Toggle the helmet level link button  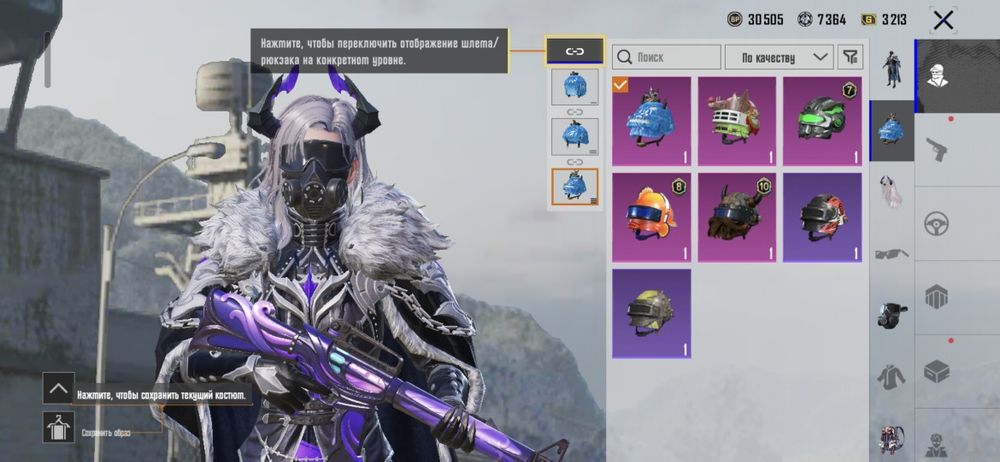click(x=575, y=51)
